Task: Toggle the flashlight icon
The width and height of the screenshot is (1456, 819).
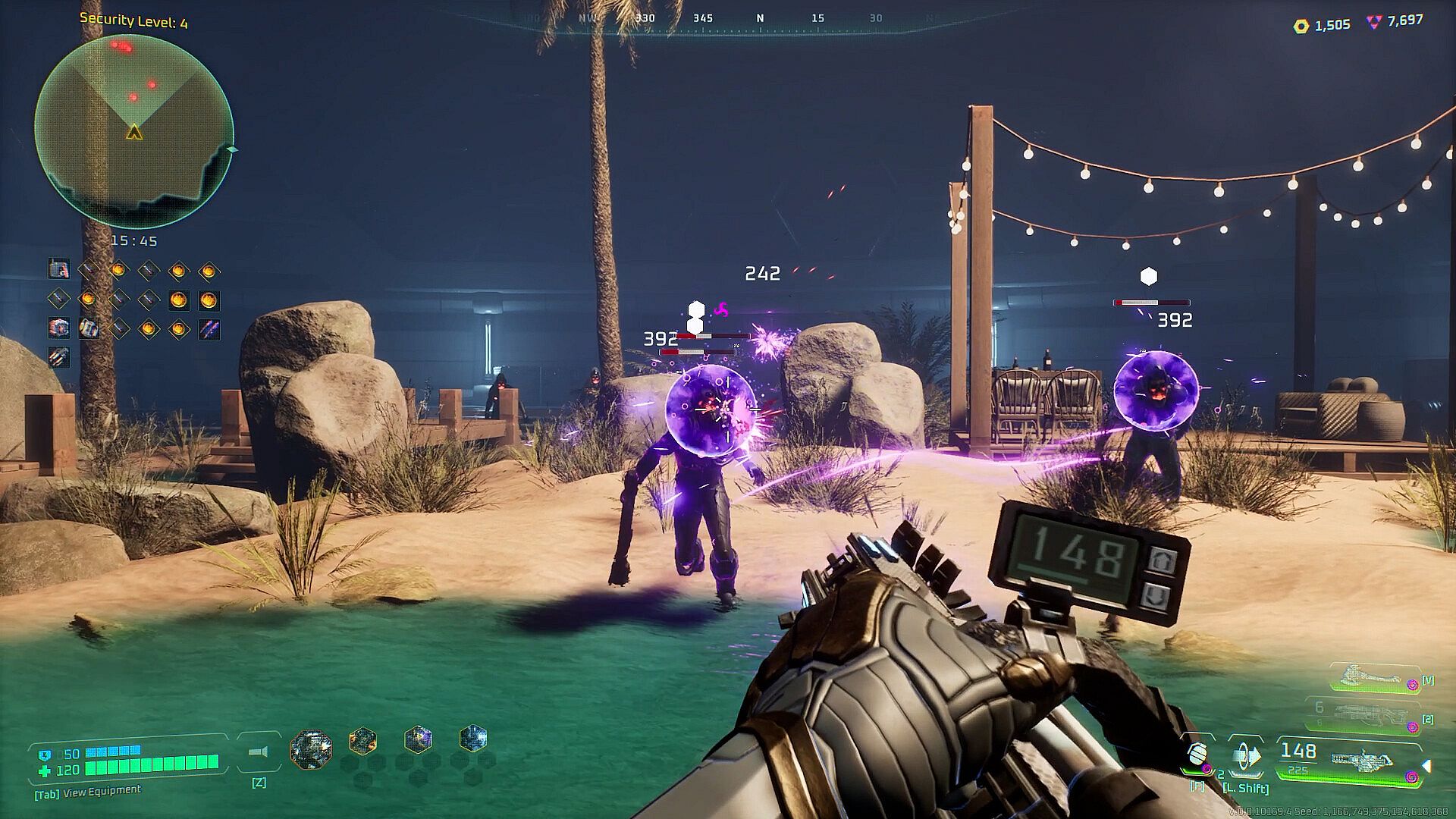Action: (258, 752)
